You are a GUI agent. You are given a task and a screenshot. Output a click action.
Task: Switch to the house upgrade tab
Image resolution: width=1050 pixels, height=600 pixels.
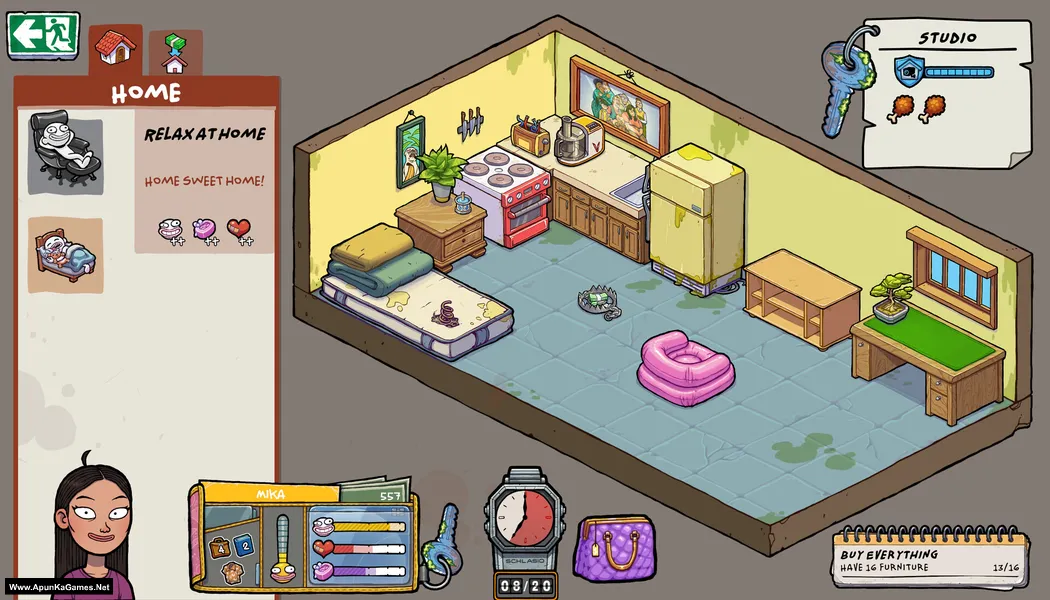pyautogui.click(x=175, y=53)
